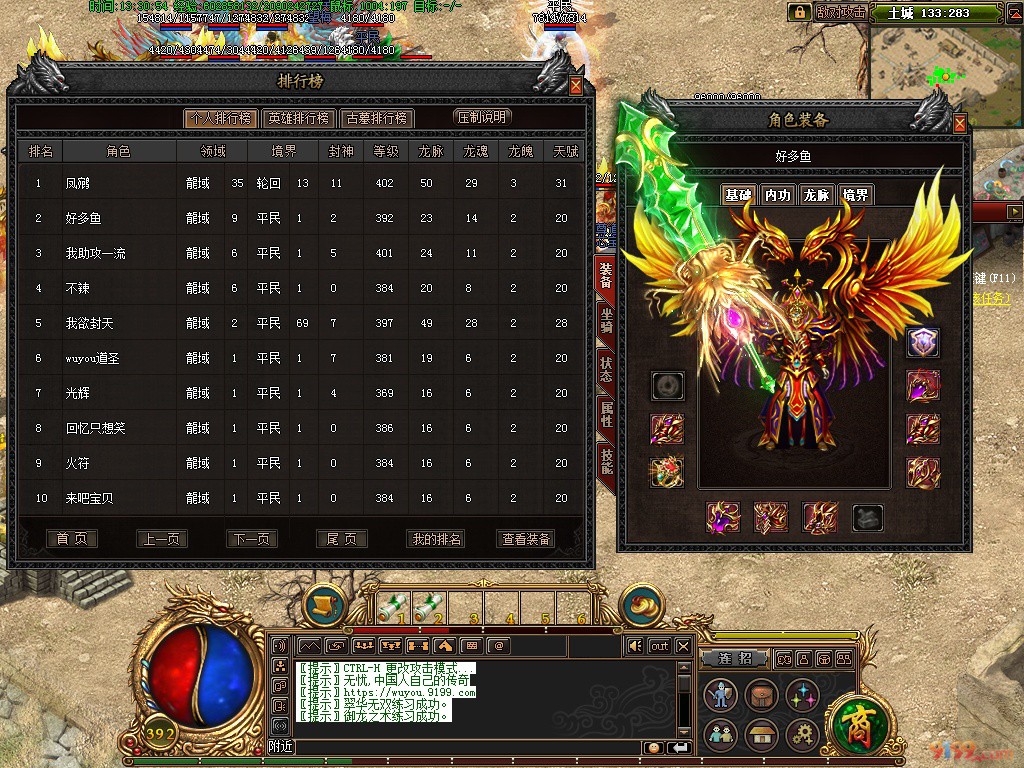Switch to the 内功 tab
The image size is (1024, 768).
pyautogui.click(x=777, y=195)
